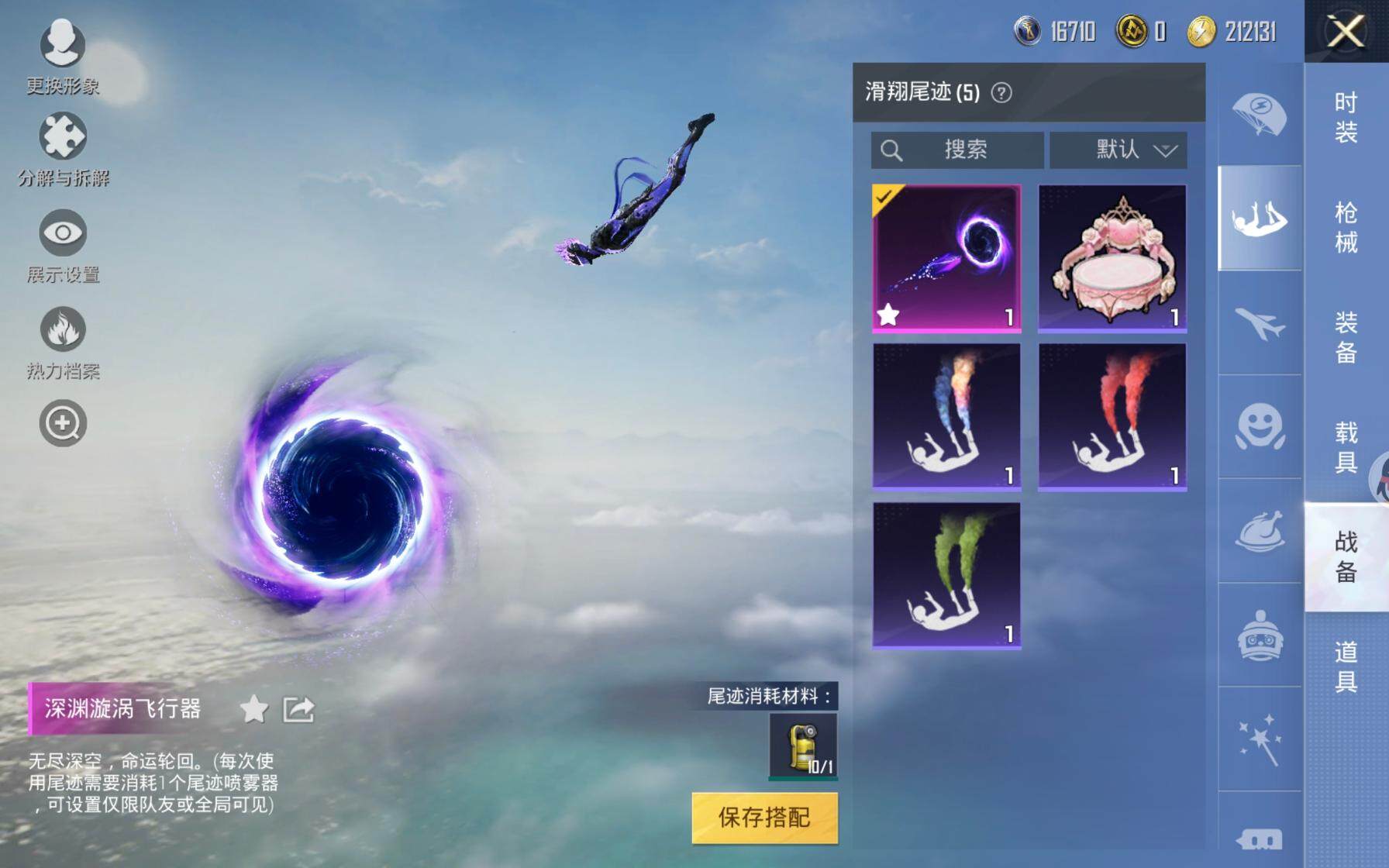Open the 搜索 search field

(x=957, y=150)
